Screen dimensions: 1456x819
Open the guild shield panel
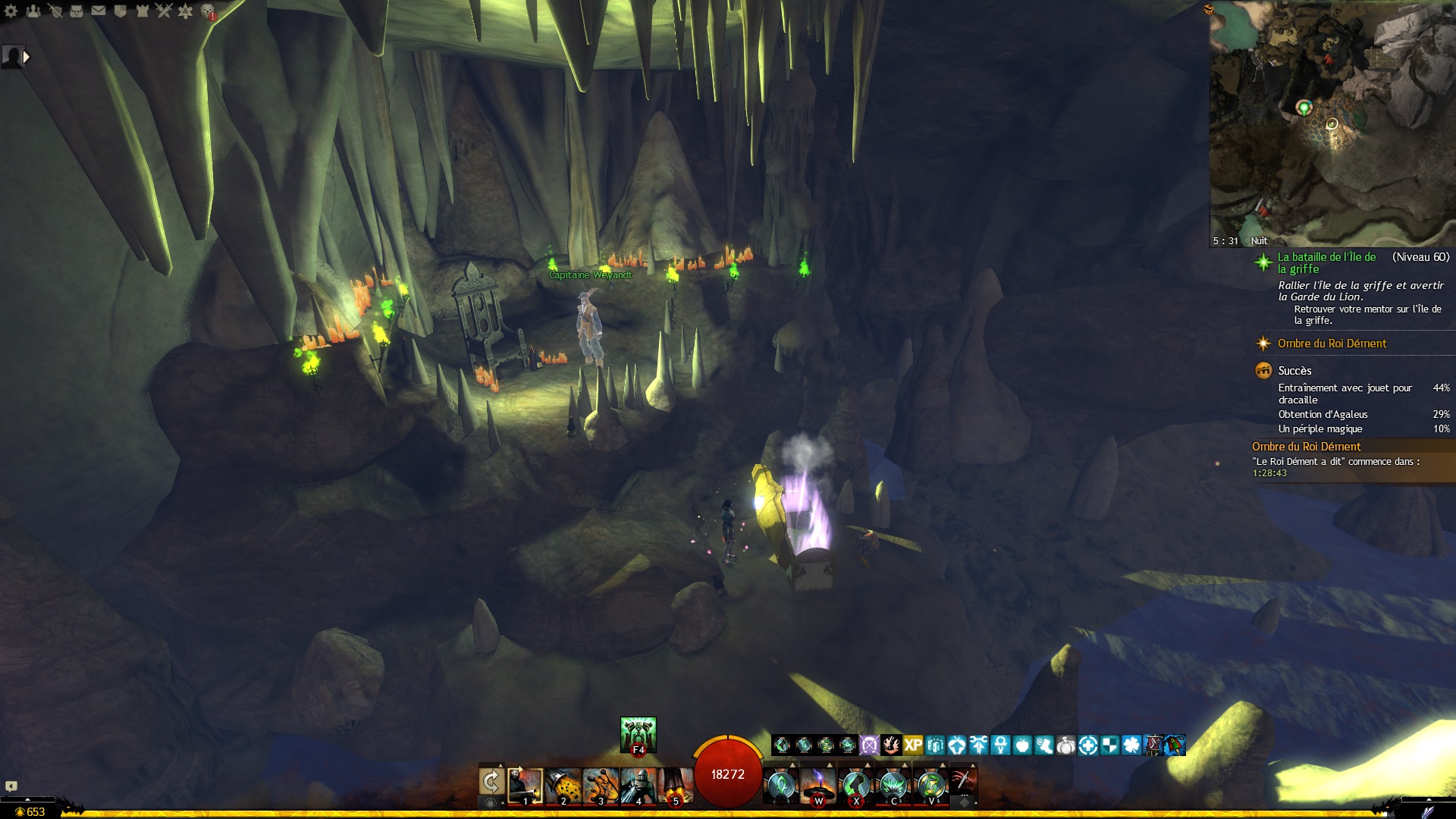(120, 11)
